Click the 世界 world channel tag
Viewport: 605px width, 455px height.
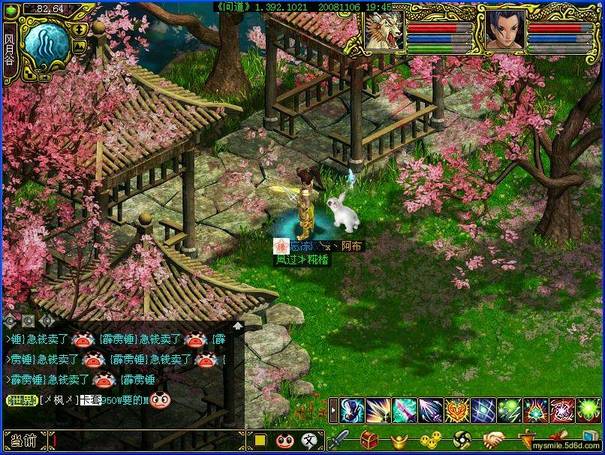coord(21,400)
